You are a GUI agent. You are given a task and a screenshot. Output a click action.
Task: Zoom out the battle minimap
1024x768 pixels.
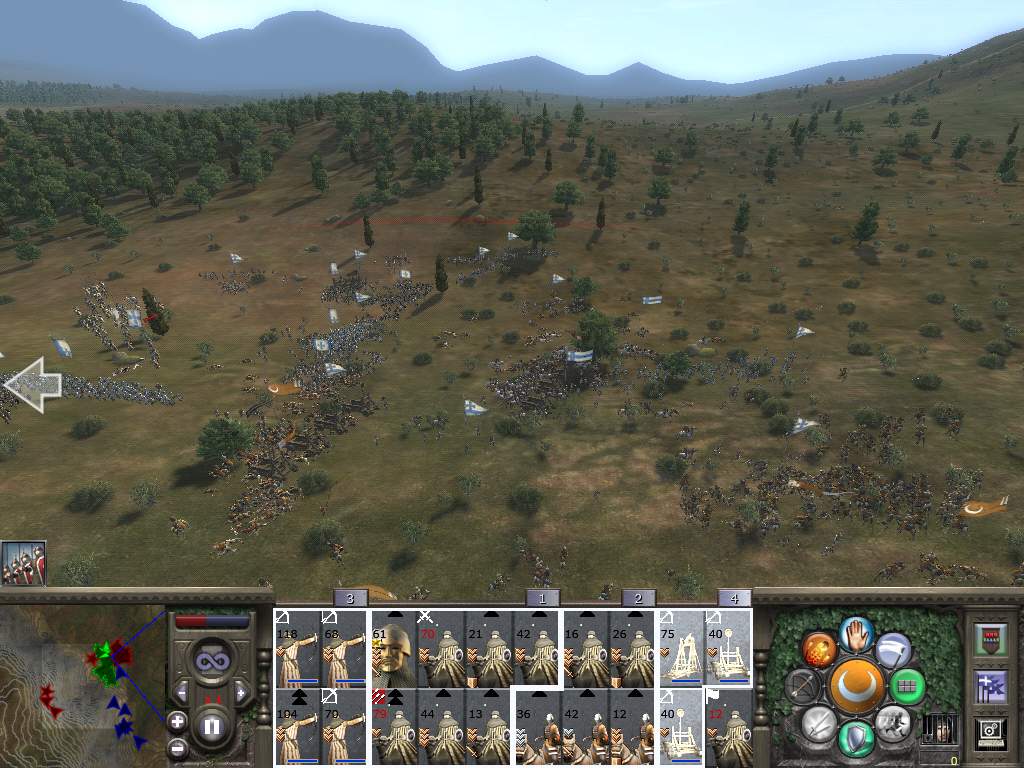[x=178, y=747]
